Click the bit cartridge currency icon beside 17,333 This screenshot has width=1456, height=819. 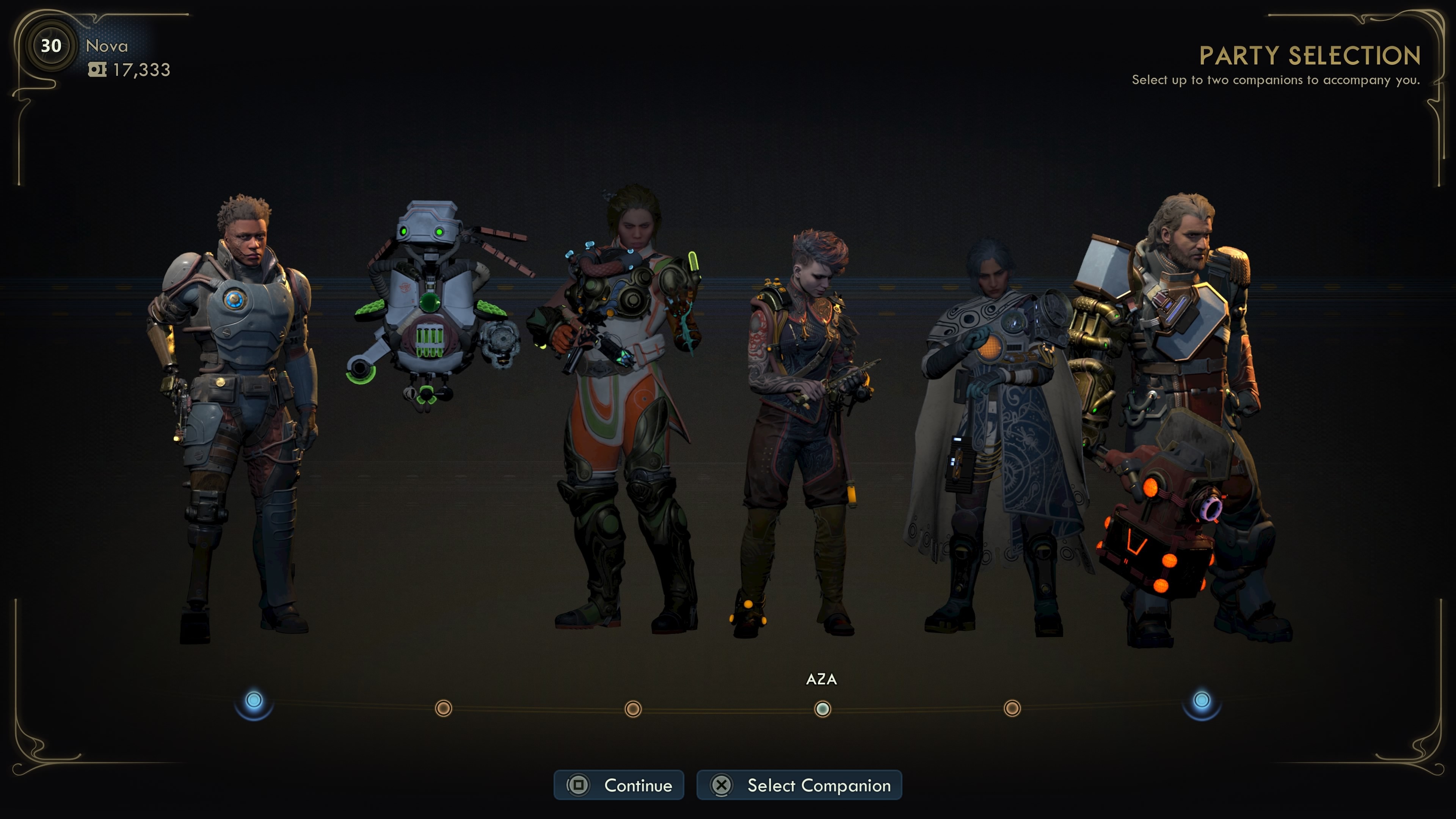(97, 70)
